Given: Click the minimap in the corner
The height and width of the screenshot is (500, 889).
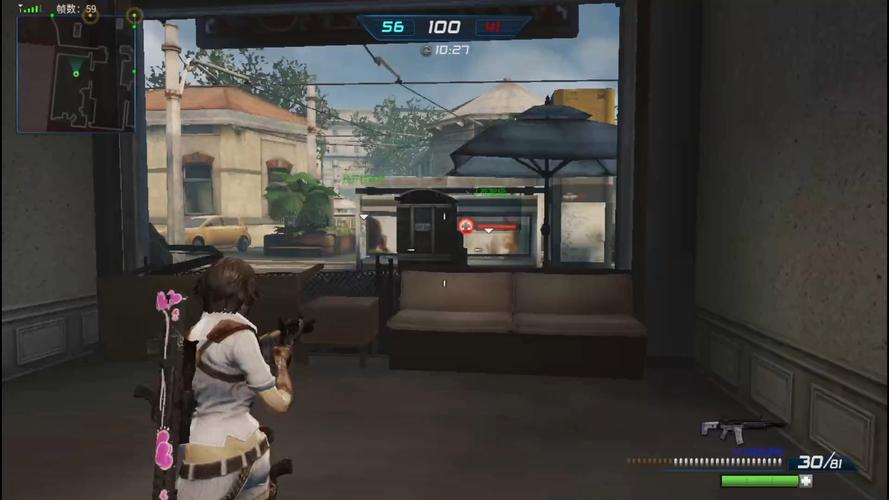Looking at the screenshot, I should tap(76, 74).
